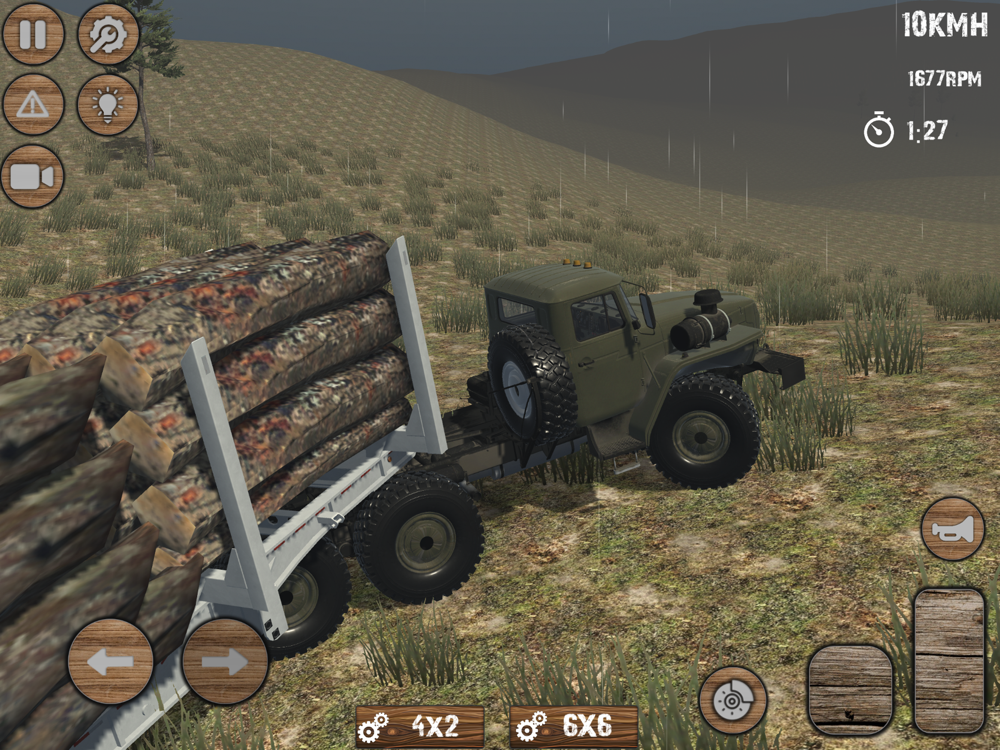The image size is (1000, 750).
Task: Toggle the hazard warning lights
Action: point(33,105)
